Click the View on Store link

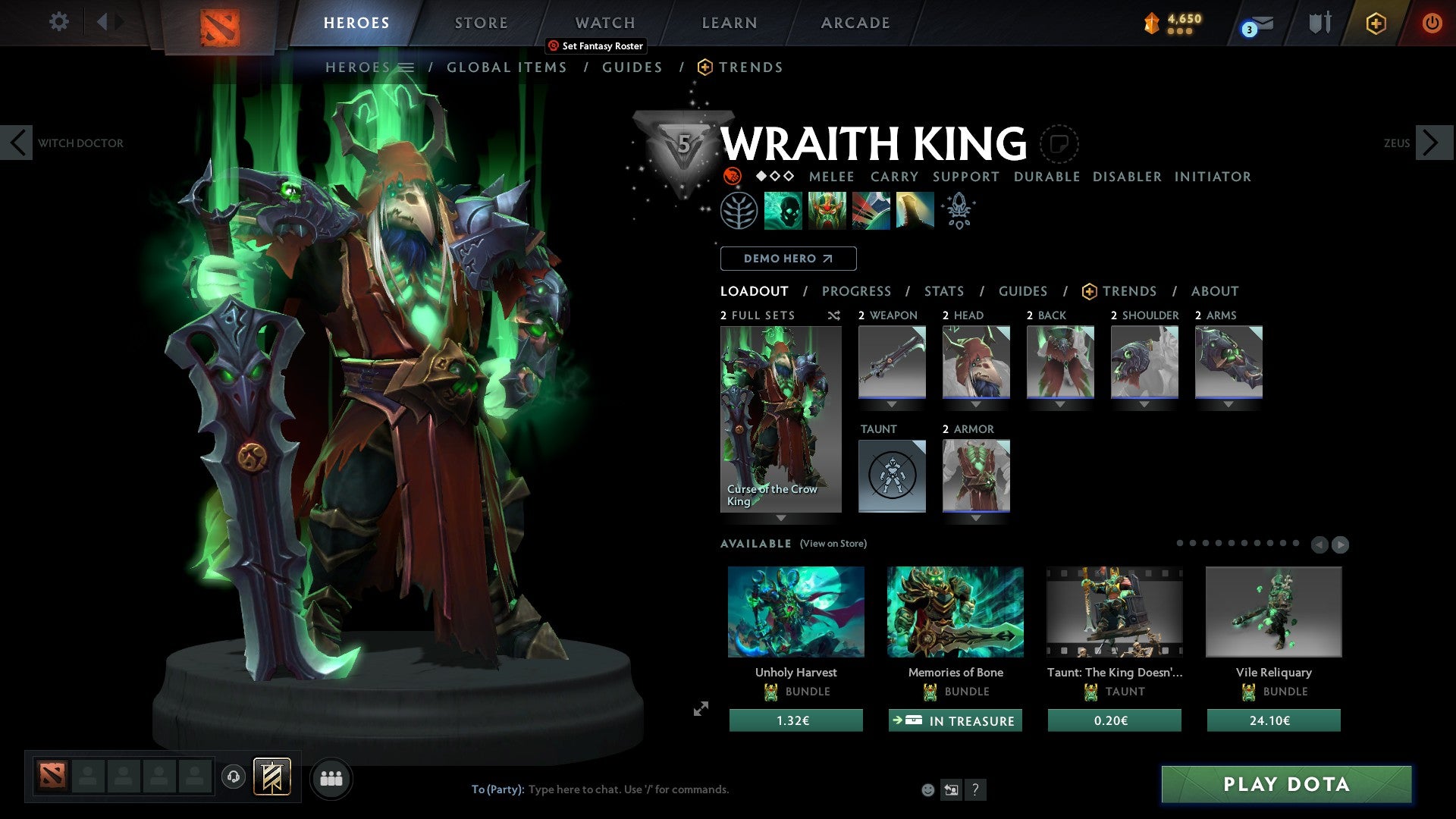point(833,544)
